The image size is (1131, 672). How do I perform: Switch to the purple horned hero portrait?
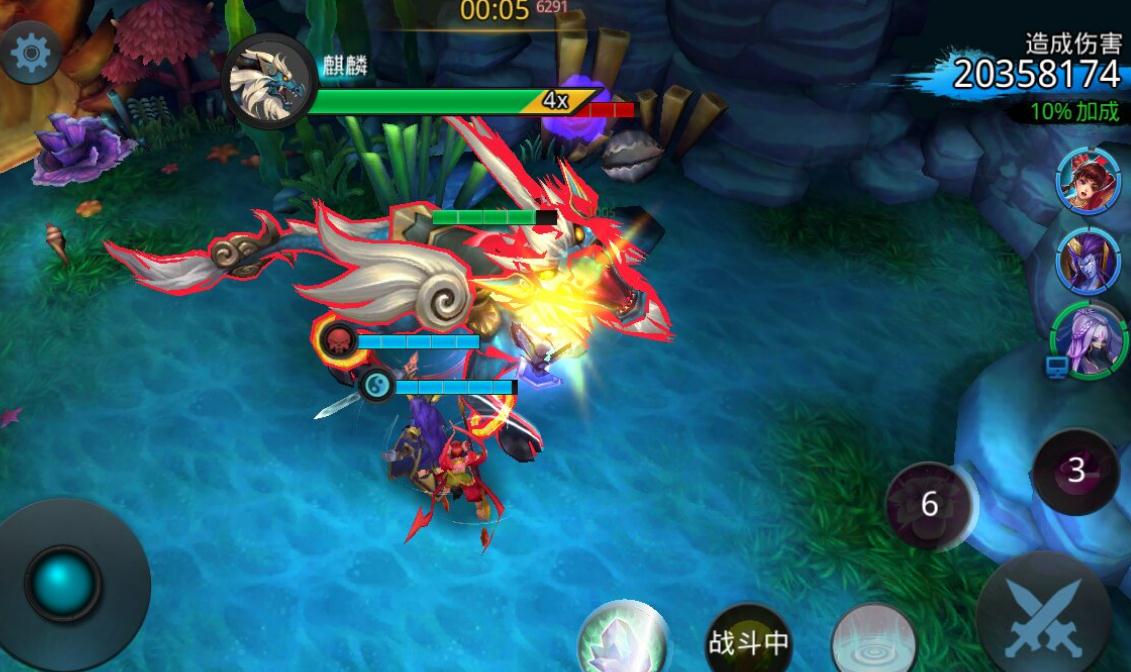1086,259
